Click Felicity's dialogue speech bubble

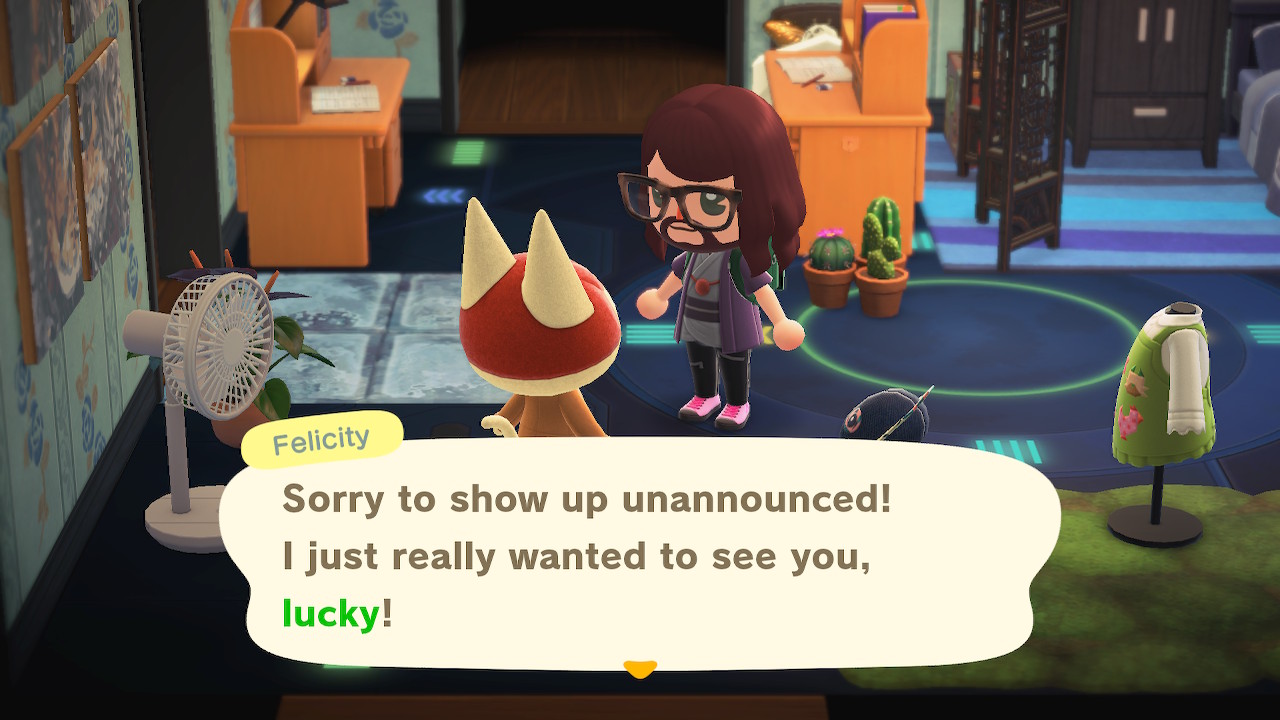(x=640, y=555)
